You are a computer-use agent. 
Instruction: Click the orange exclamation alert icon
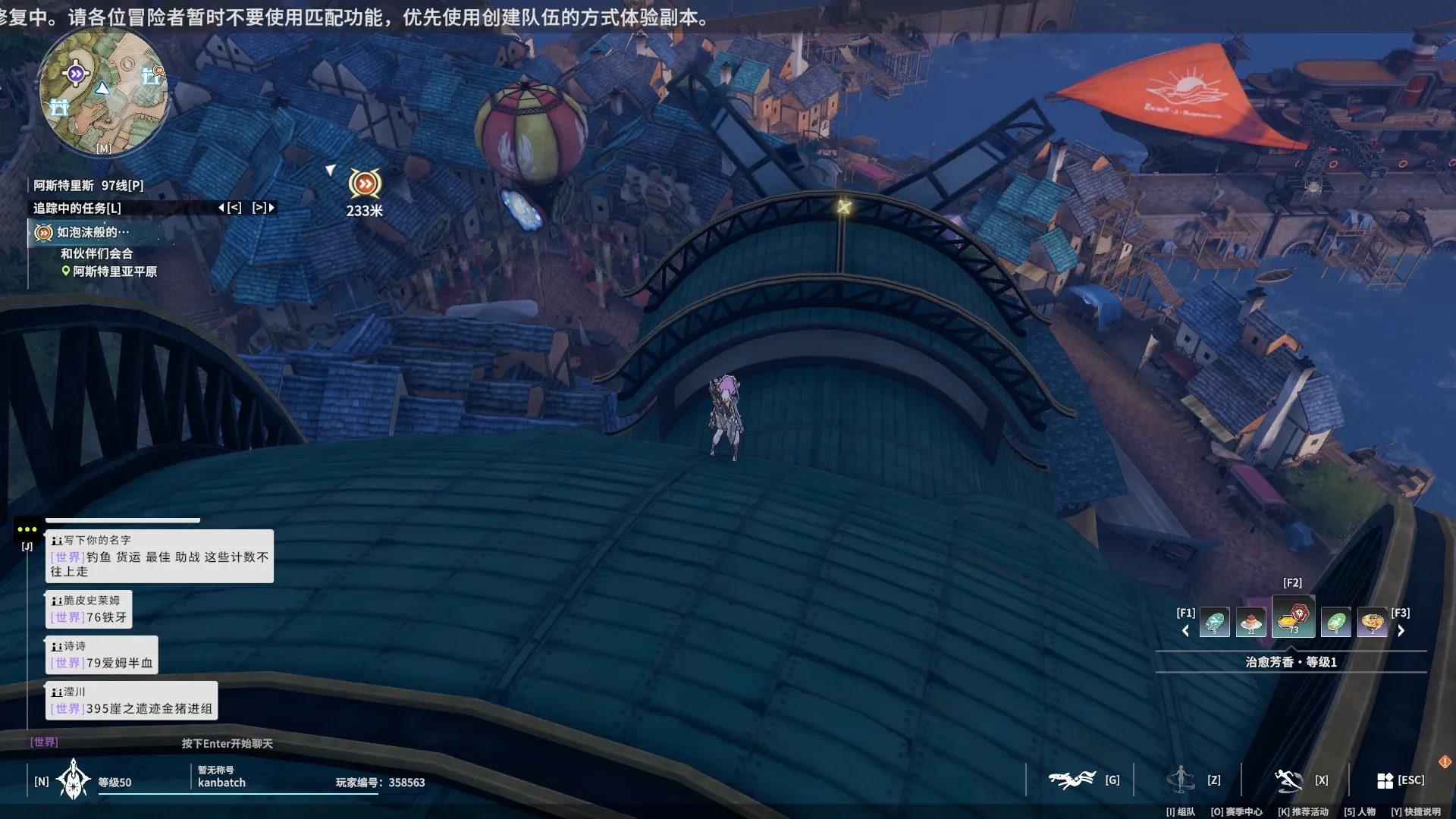[x=1445, y=761]
